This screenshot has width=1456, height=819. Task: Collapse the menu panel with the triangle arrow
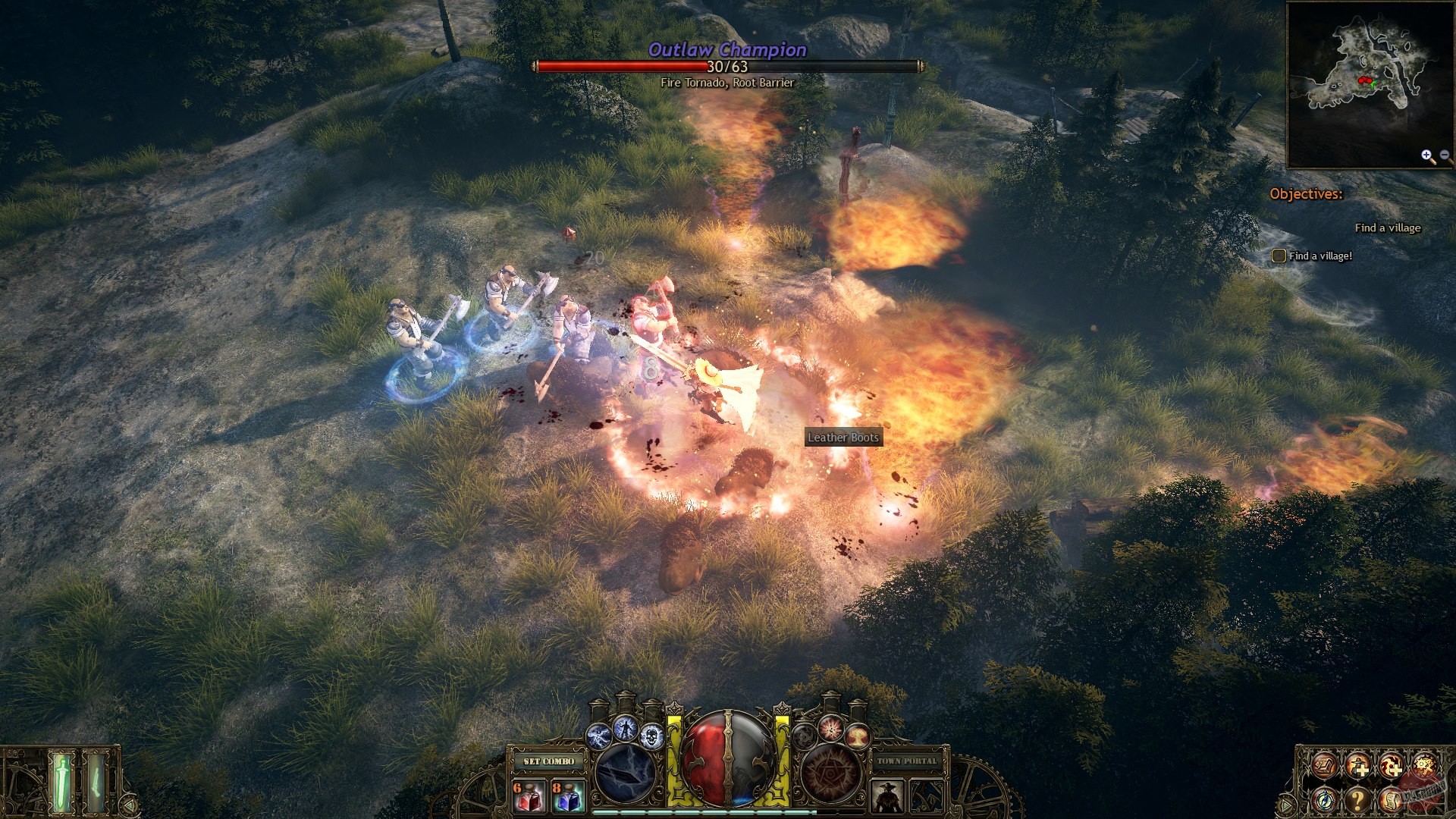[1285, 805]
